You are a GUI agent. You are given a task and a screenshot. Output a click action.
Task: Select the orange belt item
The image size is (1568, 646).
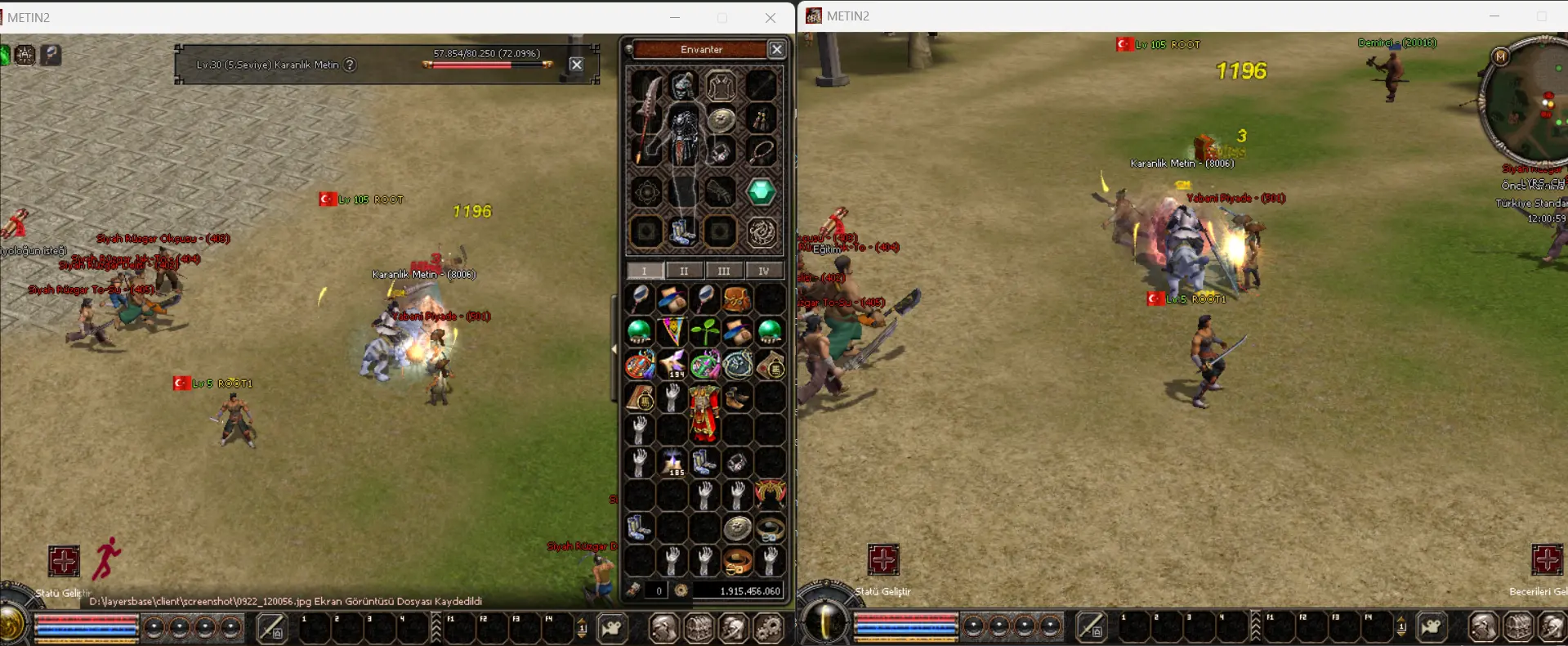[737, 561]
